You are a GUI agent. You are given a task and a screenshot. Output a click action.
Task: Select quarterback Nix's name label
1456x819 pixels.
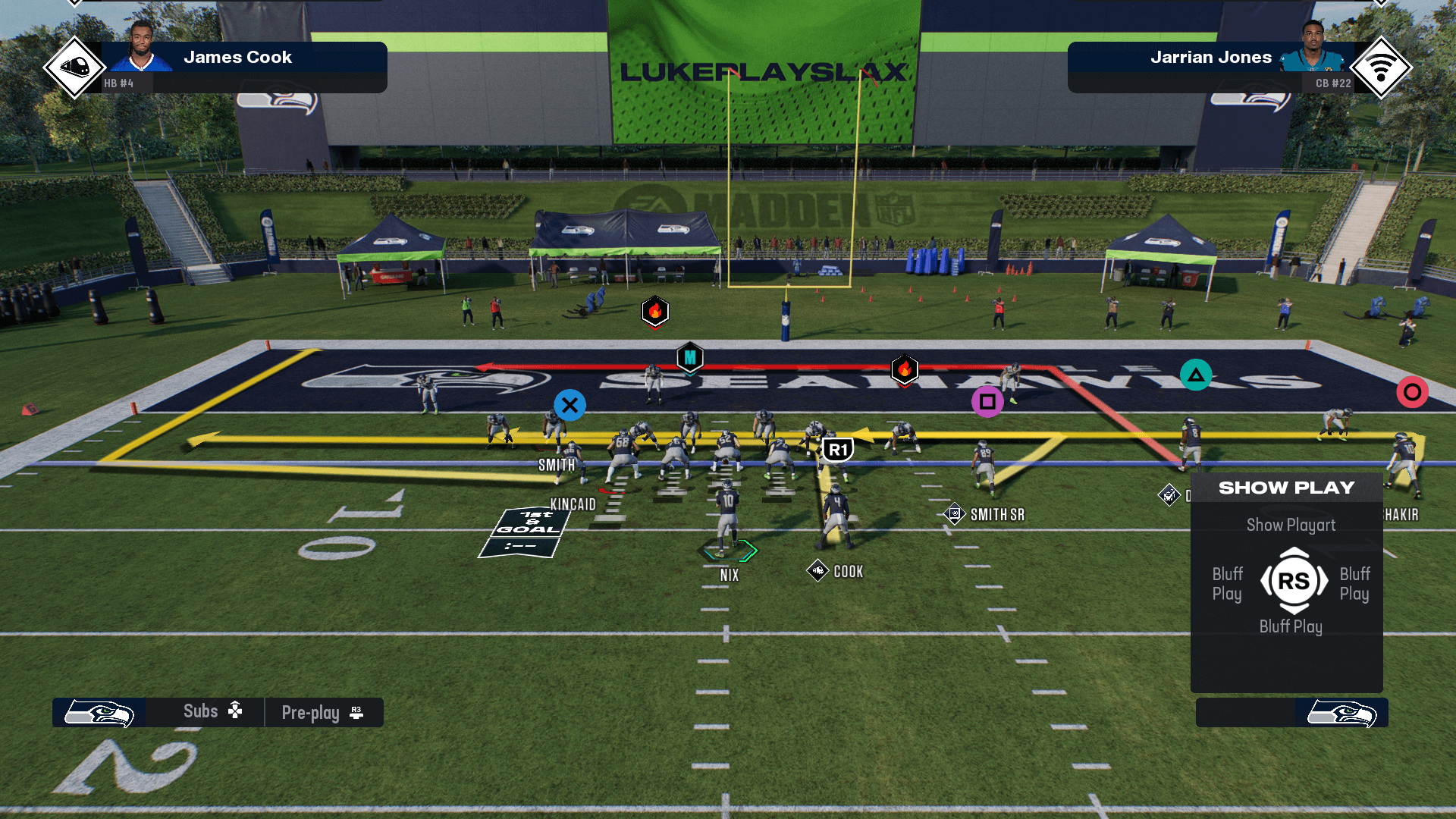[x=730, y=576]
